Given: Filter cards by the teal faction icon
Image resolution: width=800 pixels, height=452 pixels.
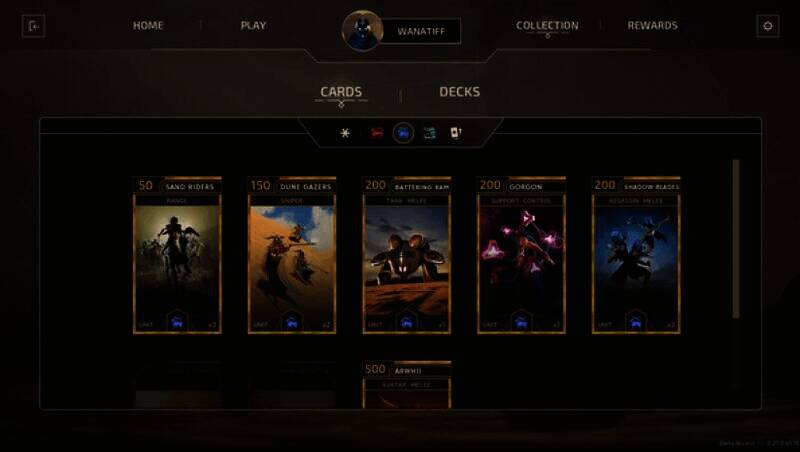Looking at the screenshot, I should click(x=429, y=133).
